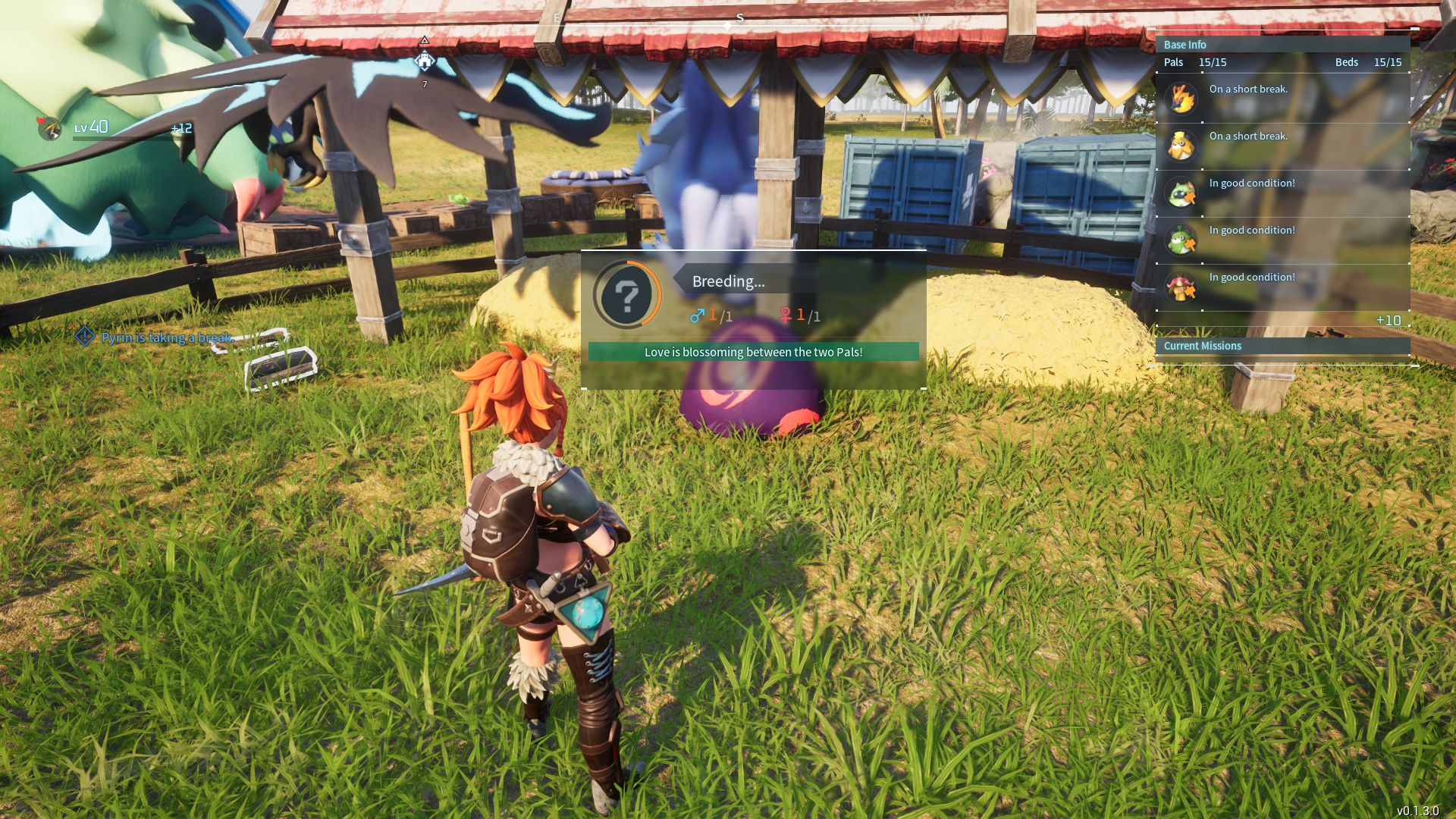Screen dimensions: 1456x819
Task: Select the flame-maned pal portrait in Base Info
Action: point(1181,99)
